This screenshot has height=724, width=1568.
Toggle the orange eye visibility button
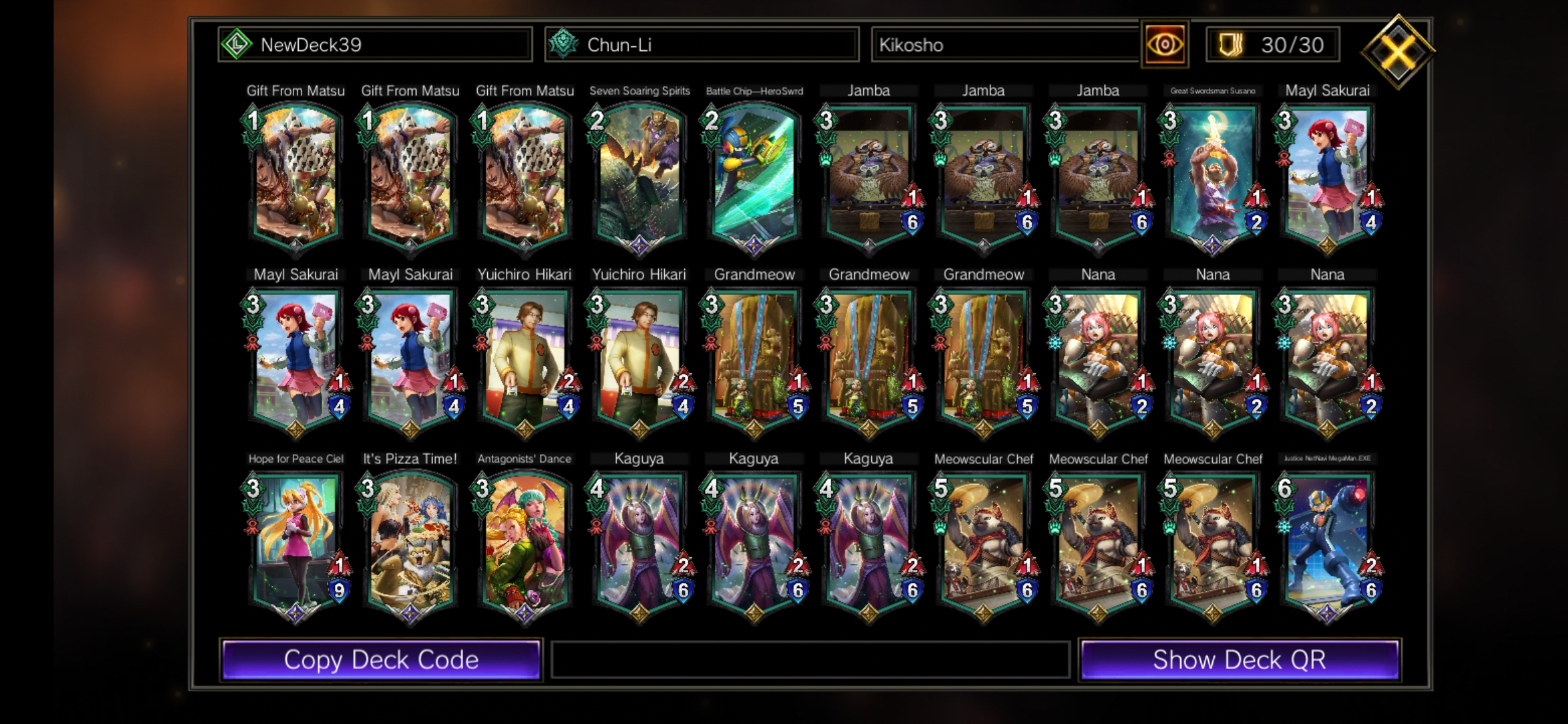click(x=1165, y=45)
